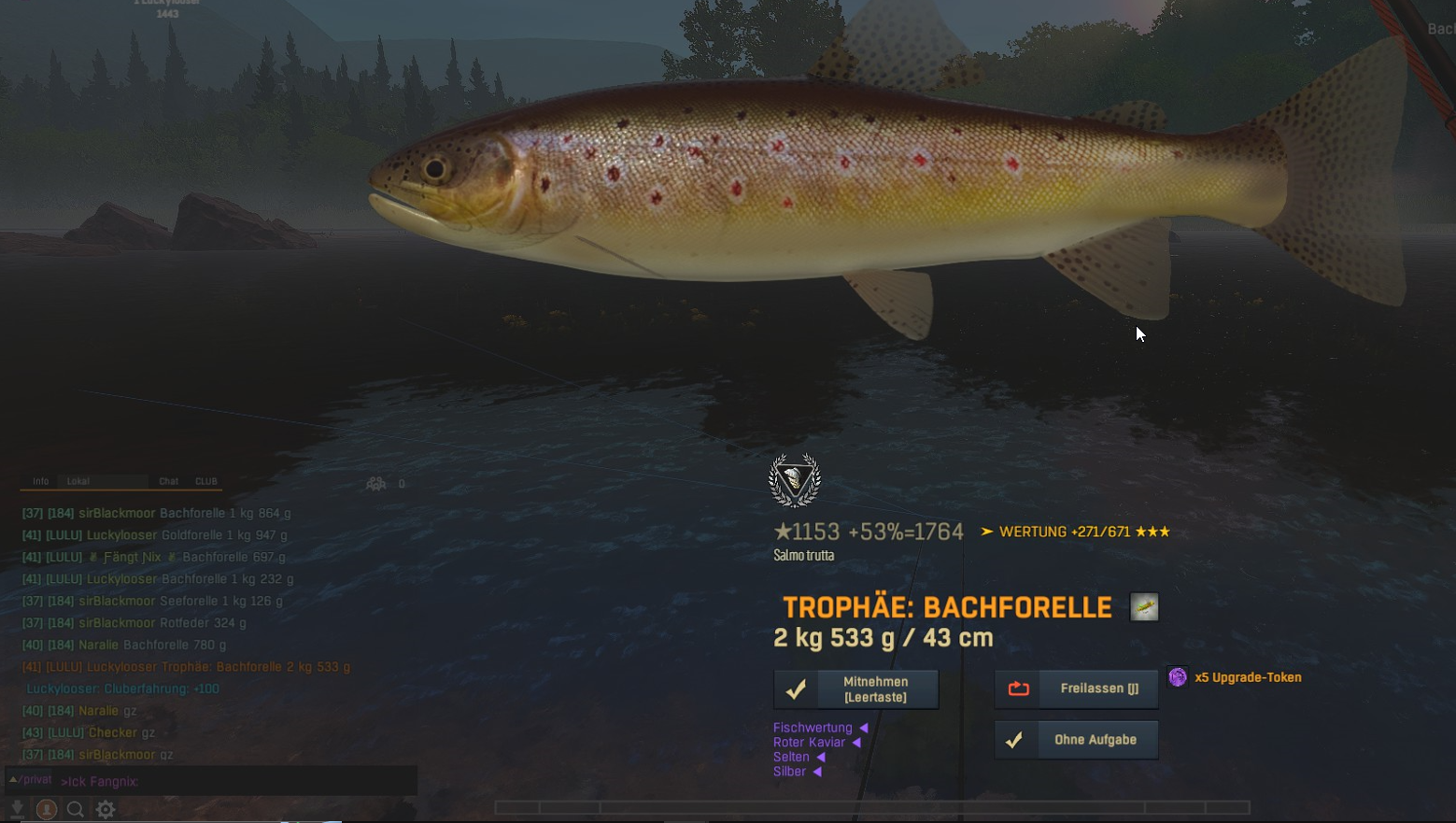Screen dimensions: 1456x823
Task: Keep the fish with Mitnehmen button
Action: coord(855,689)
